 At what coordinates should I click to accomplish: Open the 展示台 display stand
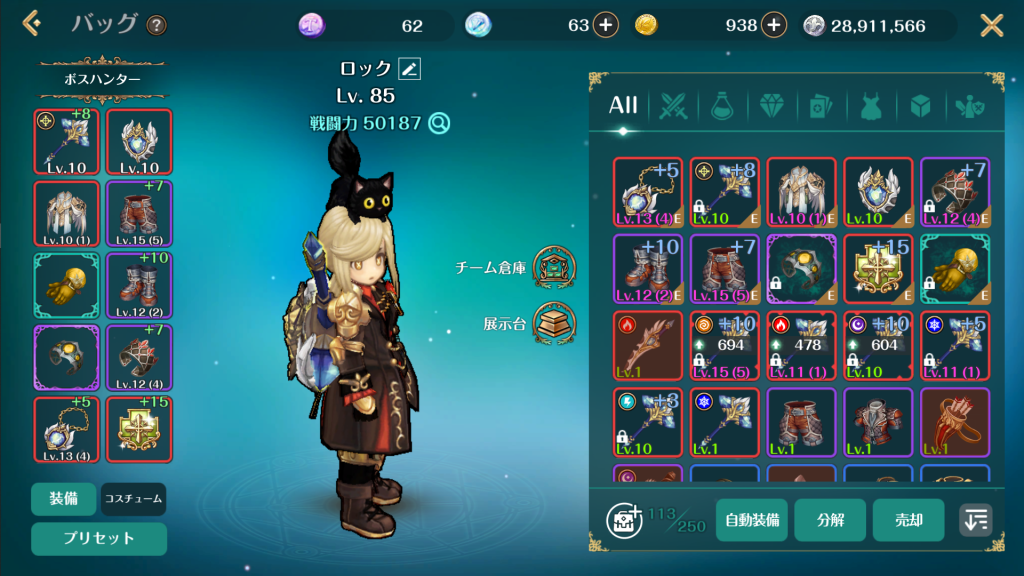tap(553, 323)
